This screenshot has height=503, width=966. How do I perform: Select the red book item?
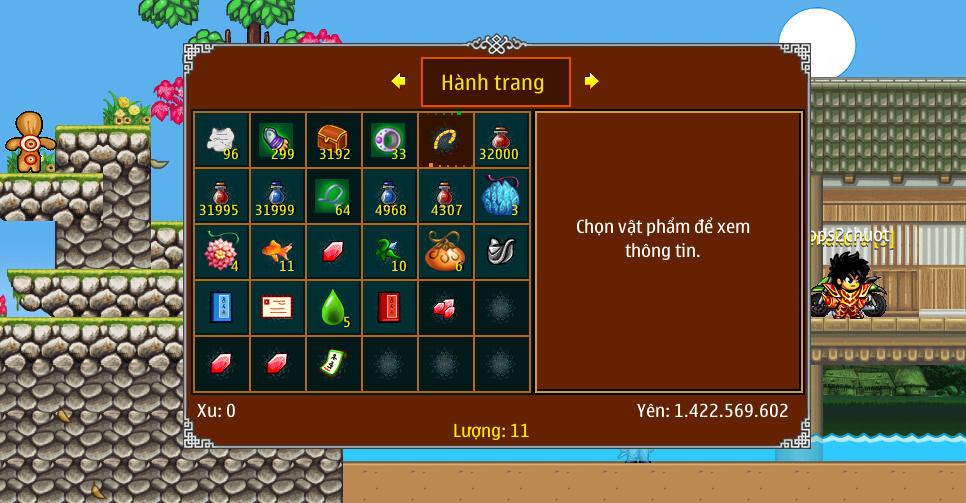390,307
